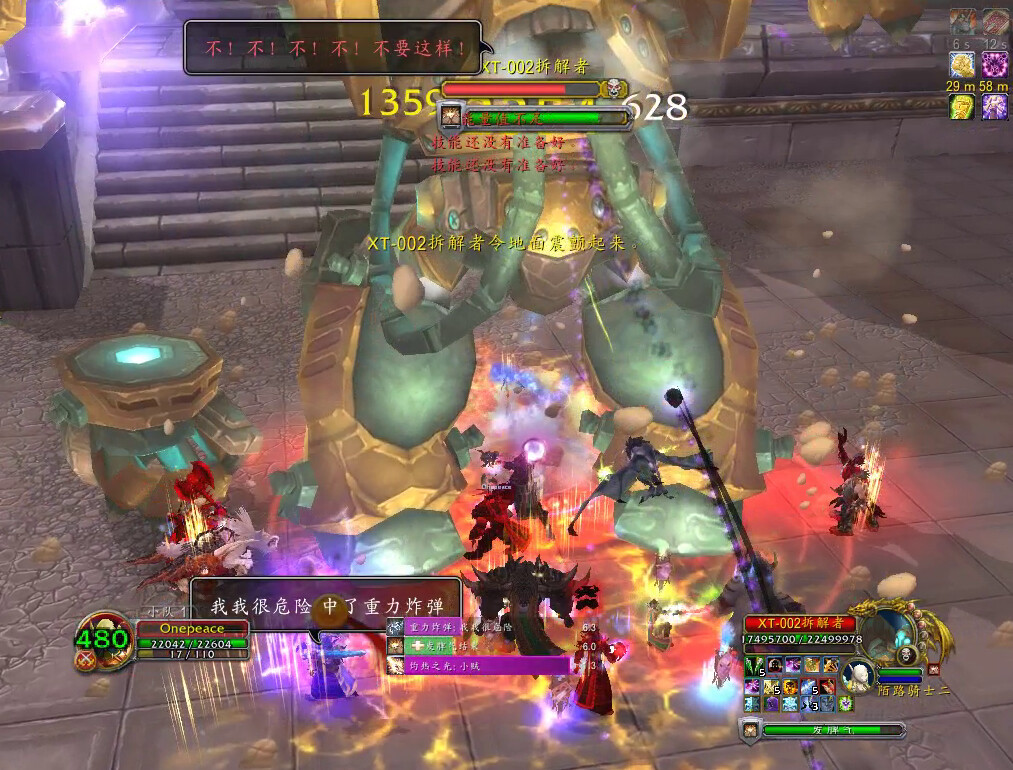
Task: Click the golden fist buff showing 29 m
Action: pyautogui.click(x=962, y=65)
